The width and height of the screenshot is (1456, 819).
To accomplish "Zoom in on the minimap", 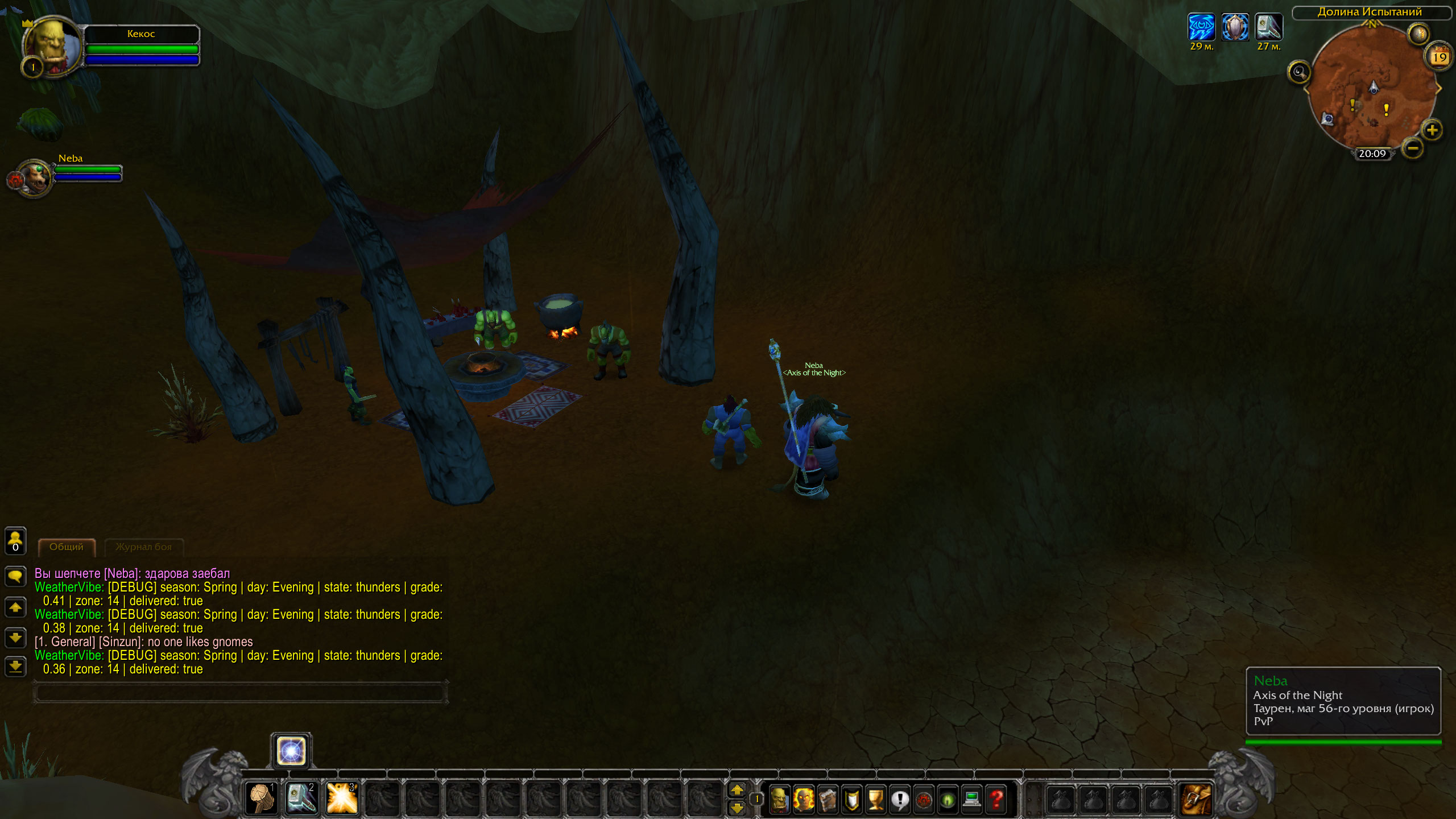I will [1432, 130].
